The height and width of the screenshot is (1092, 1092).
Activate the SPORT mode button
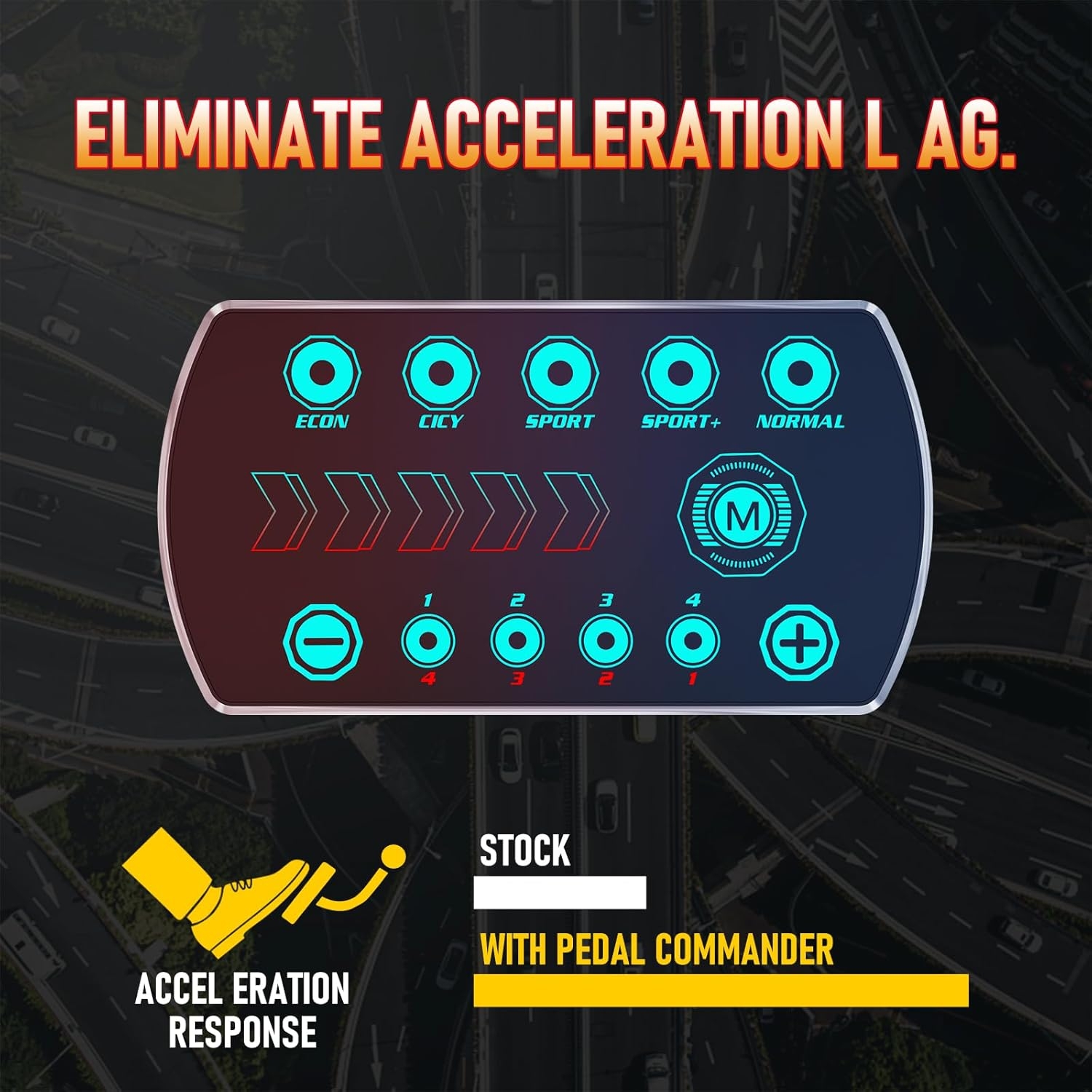tap(560, 373)
